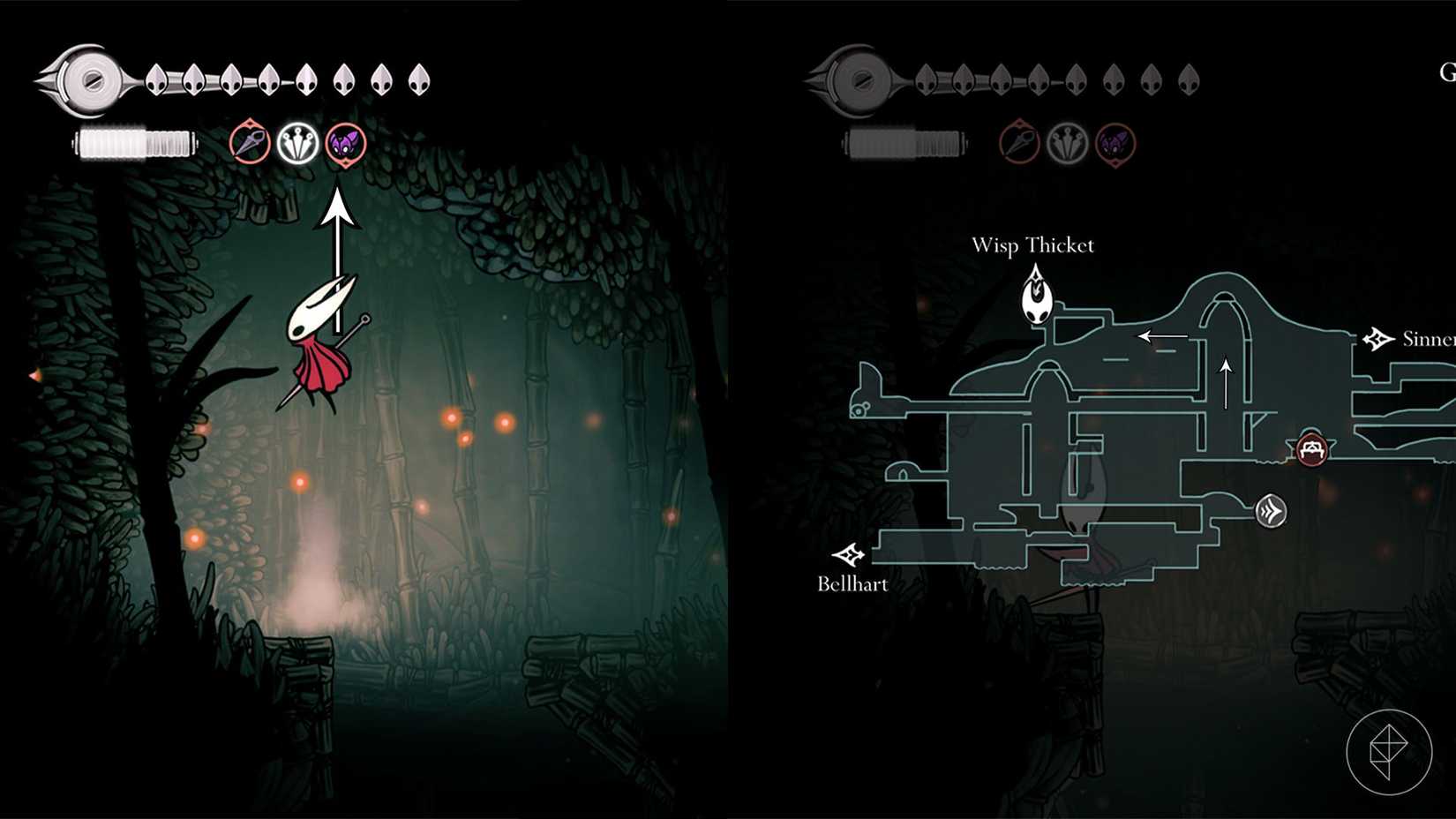Viewport: 1456px width, 819px height.
Task: Click the Sinner's Road map pin icon
Action: point(1377,337)
